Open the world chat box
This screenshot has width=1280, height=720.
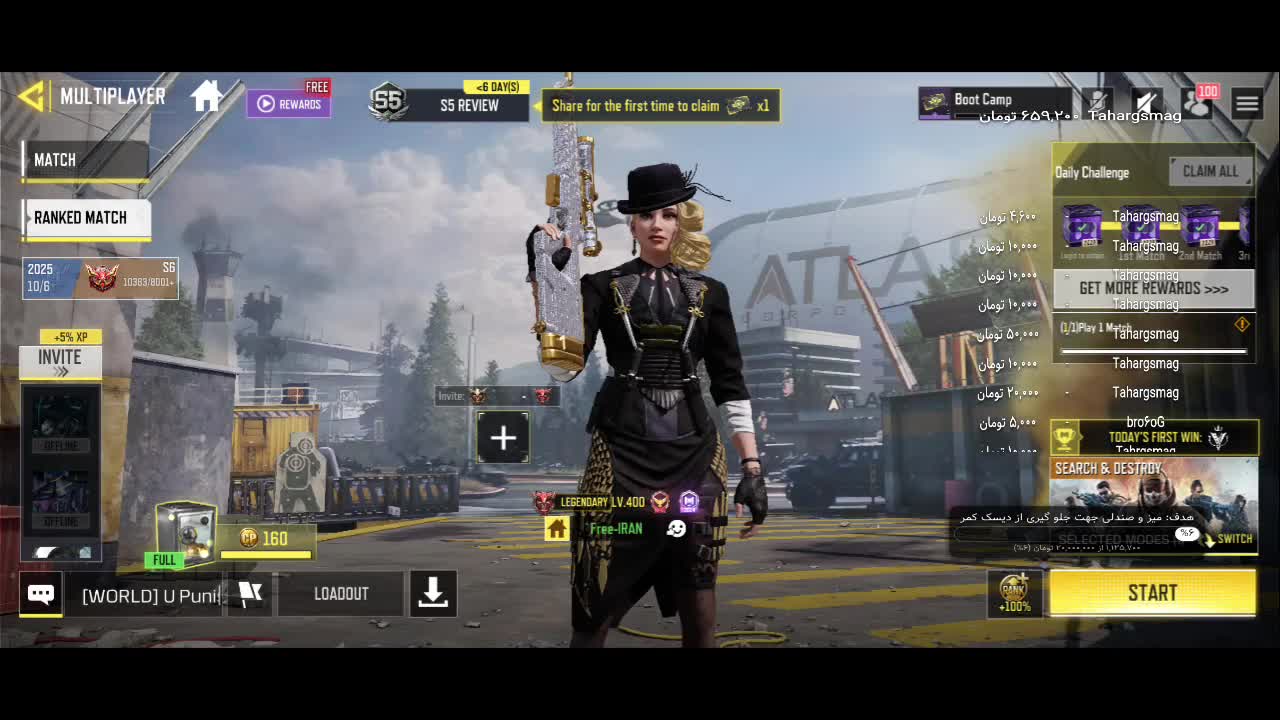[x=150, y=595]
